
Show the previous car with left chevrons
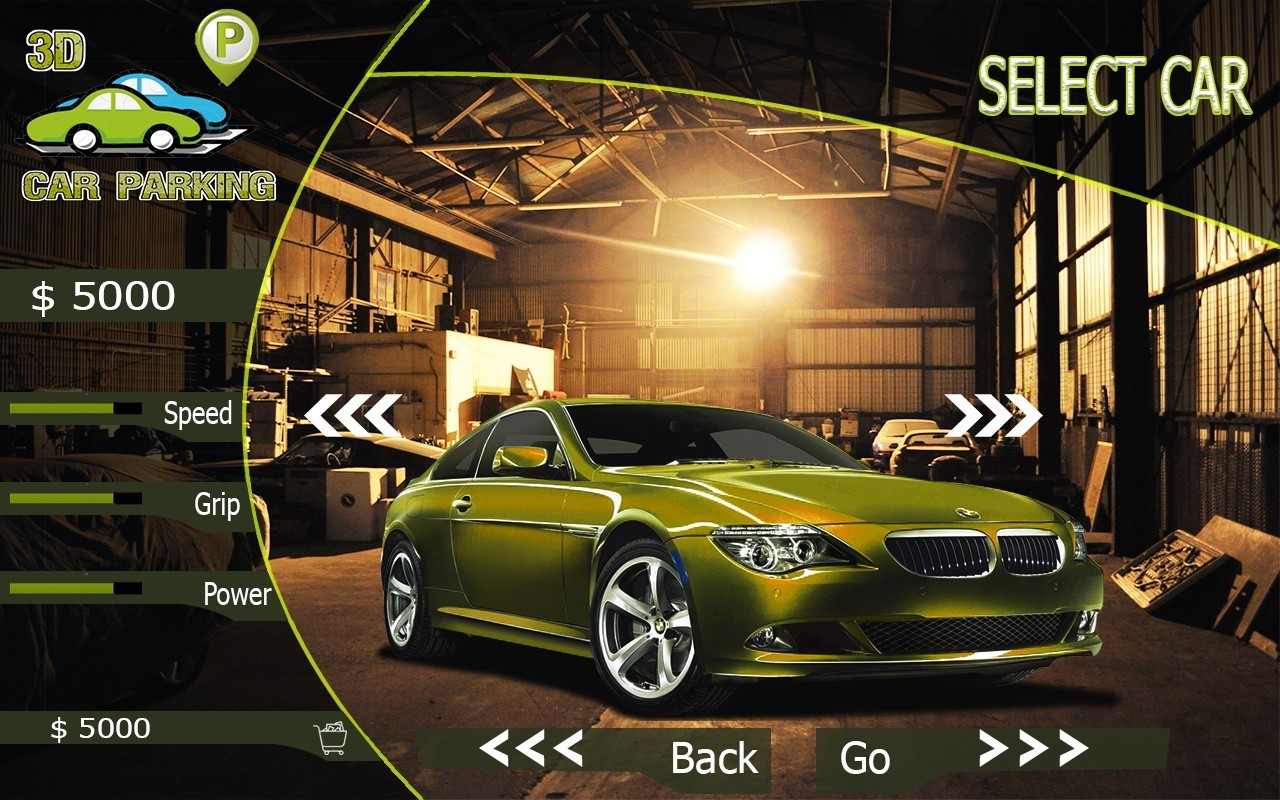coord(352,415)
